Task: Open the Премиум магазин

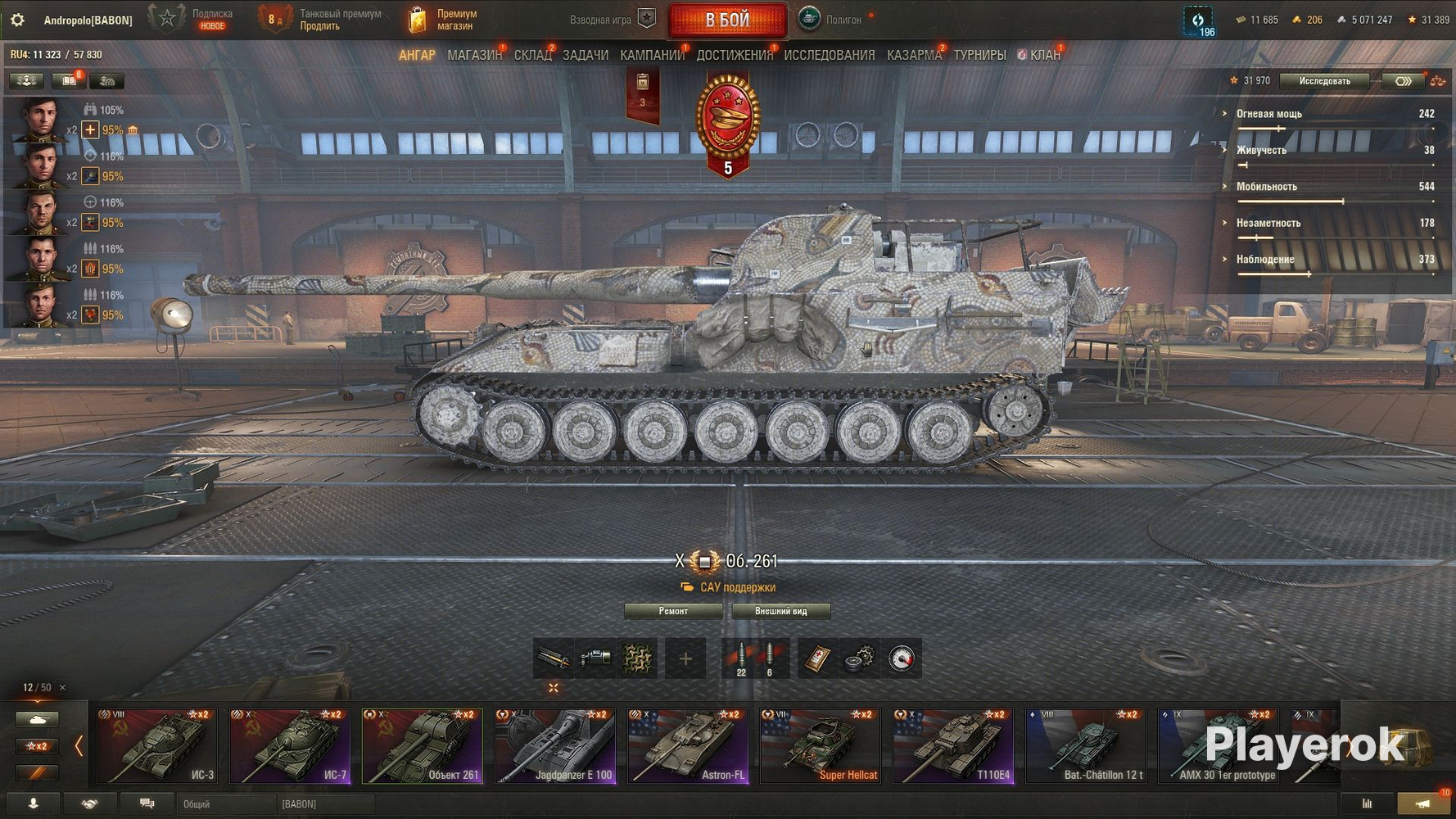Action: pyautogui.click(x=444, y=20)
